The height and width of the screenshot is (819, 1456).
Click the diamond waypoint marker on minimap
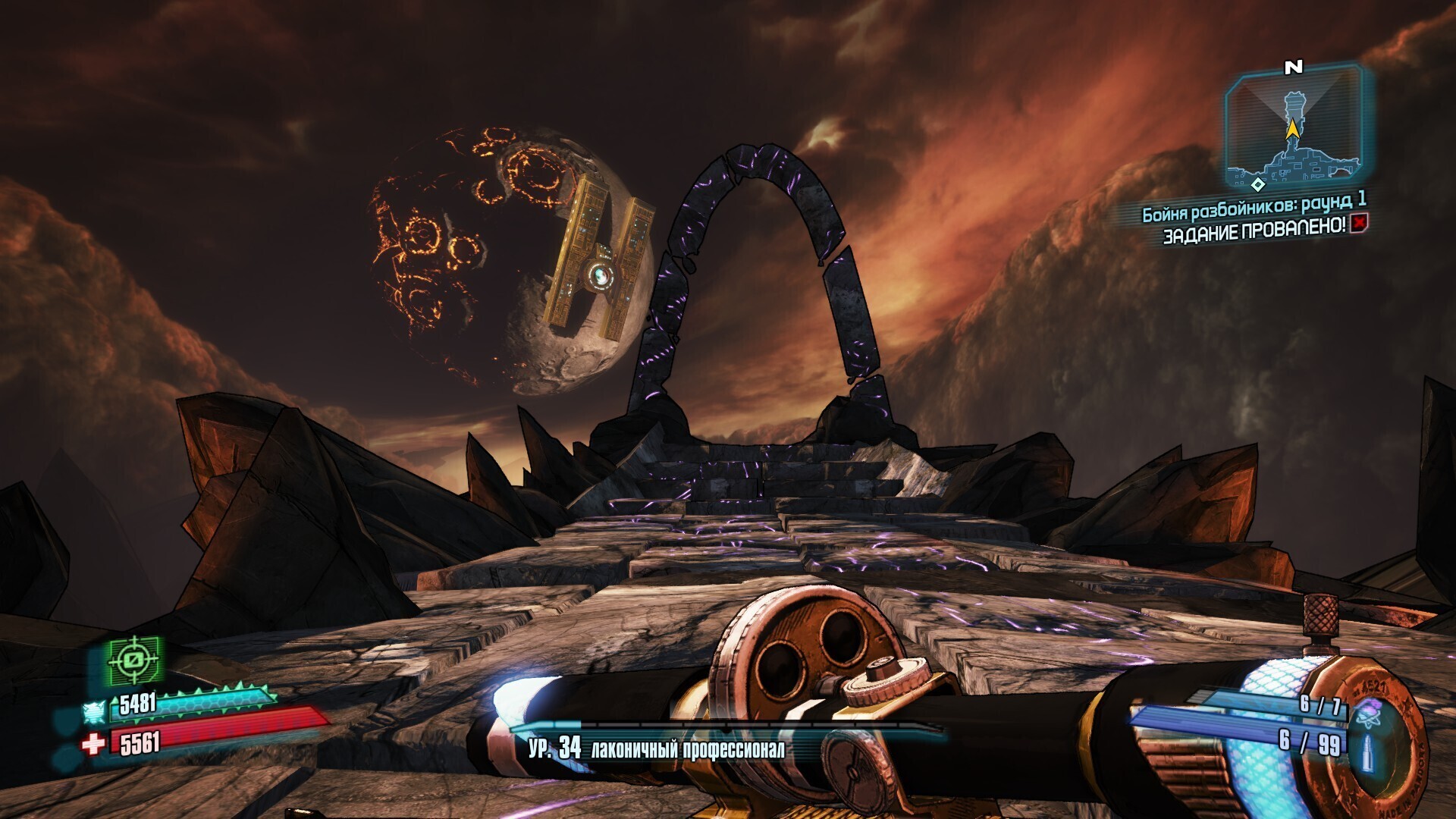(1258, 184)
